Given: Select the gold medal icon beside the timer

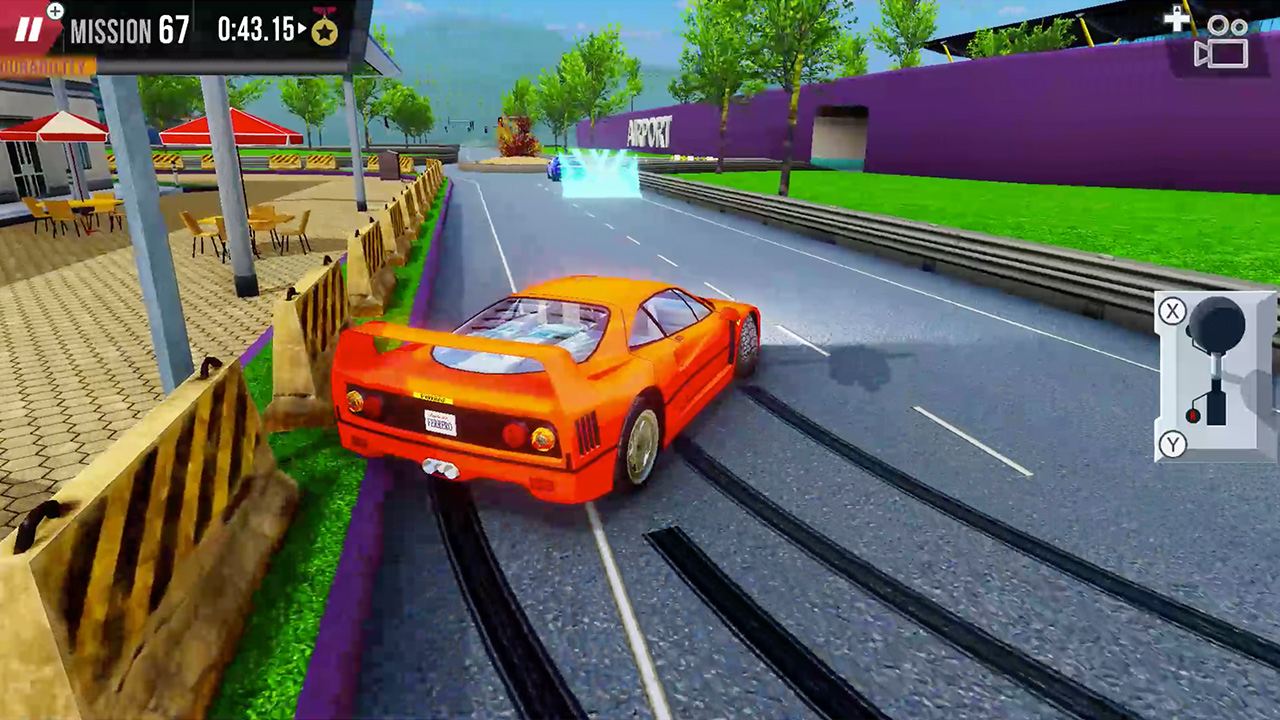Looking at the screenshot, I should pos(327,30).
